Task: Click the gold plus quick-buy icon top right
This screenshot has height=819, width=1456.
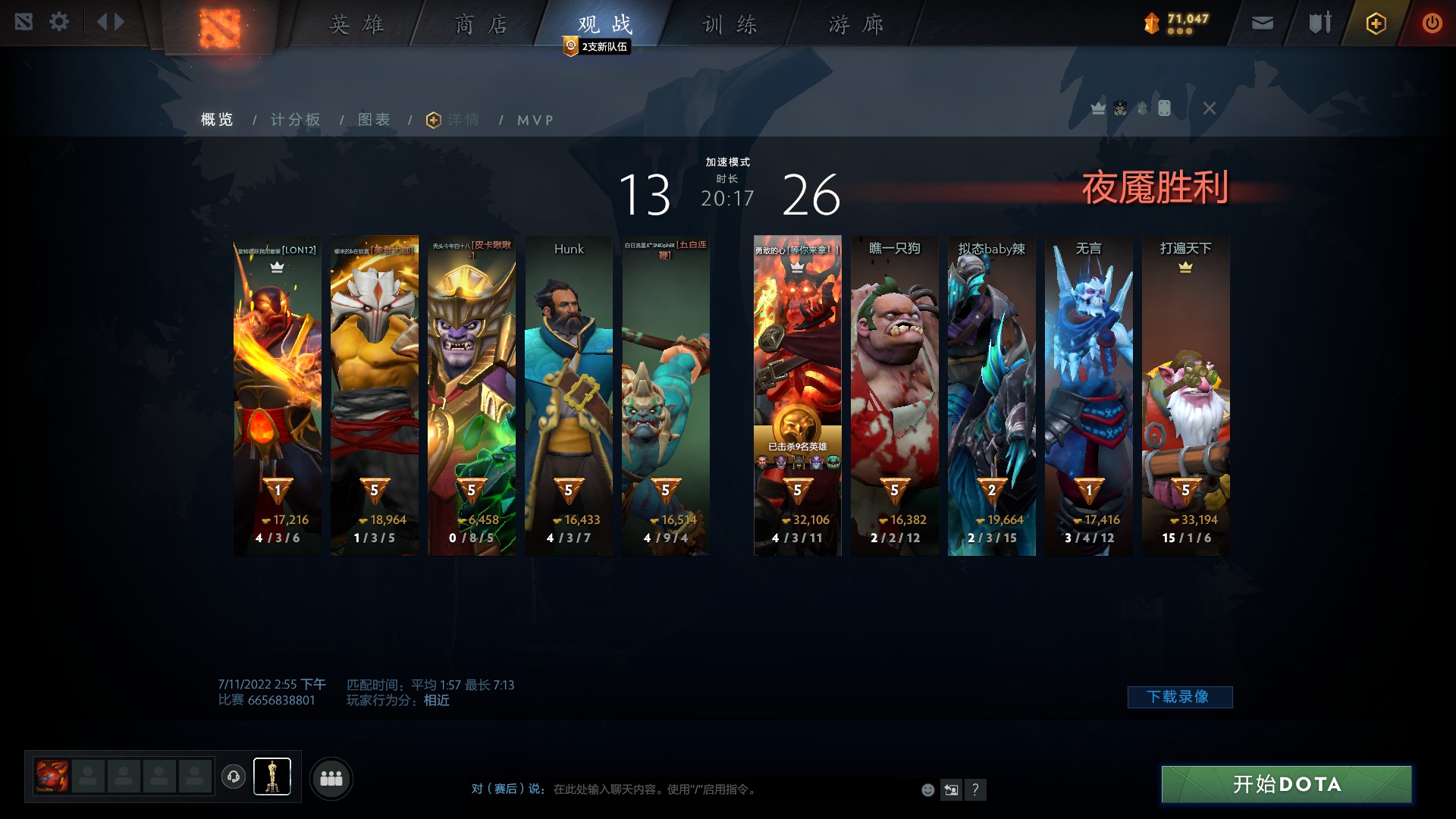Action: (1375, 23)
